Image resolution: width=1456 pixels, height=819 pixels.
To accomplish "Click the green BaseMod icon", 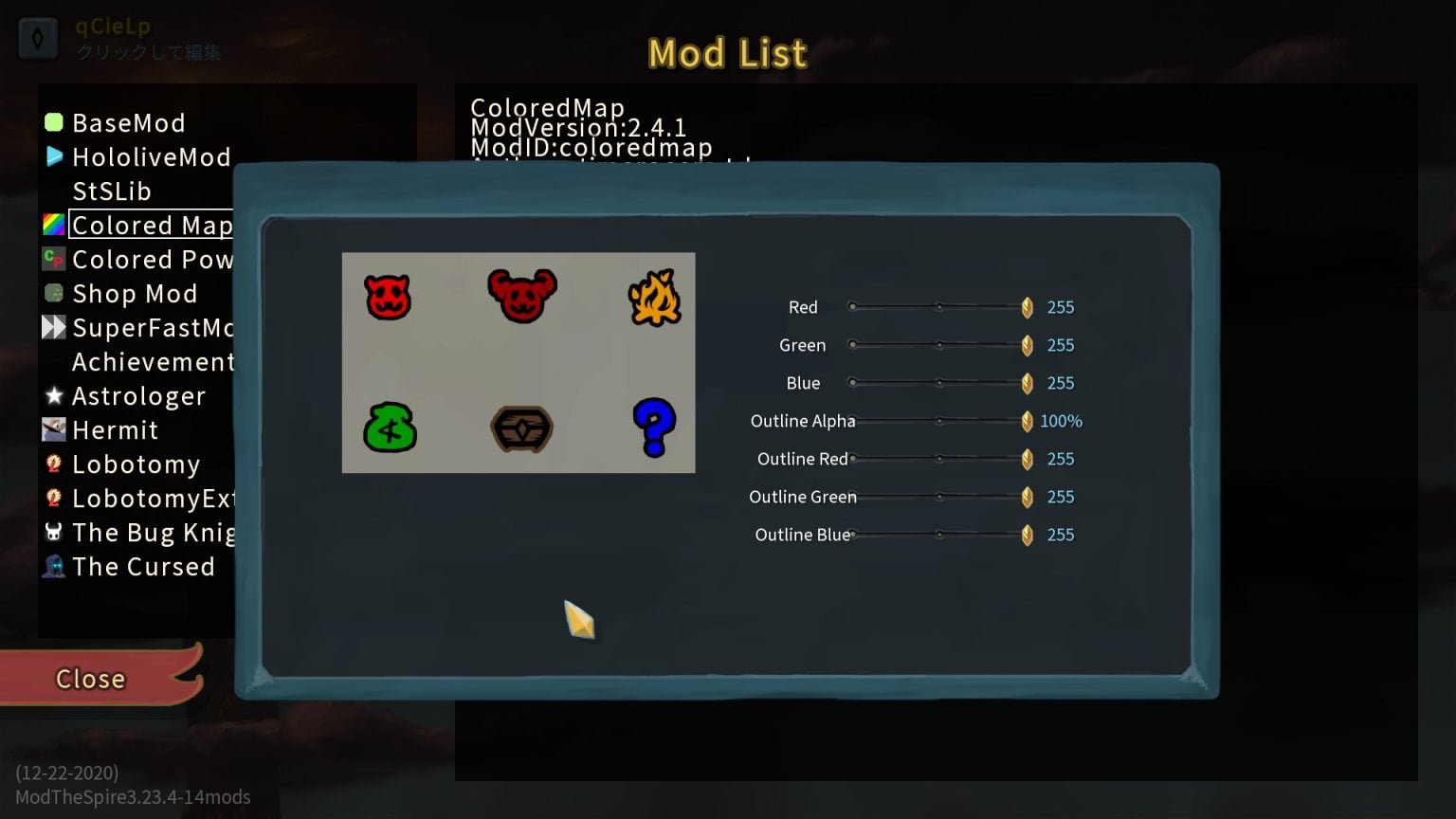I will [54, 122].
